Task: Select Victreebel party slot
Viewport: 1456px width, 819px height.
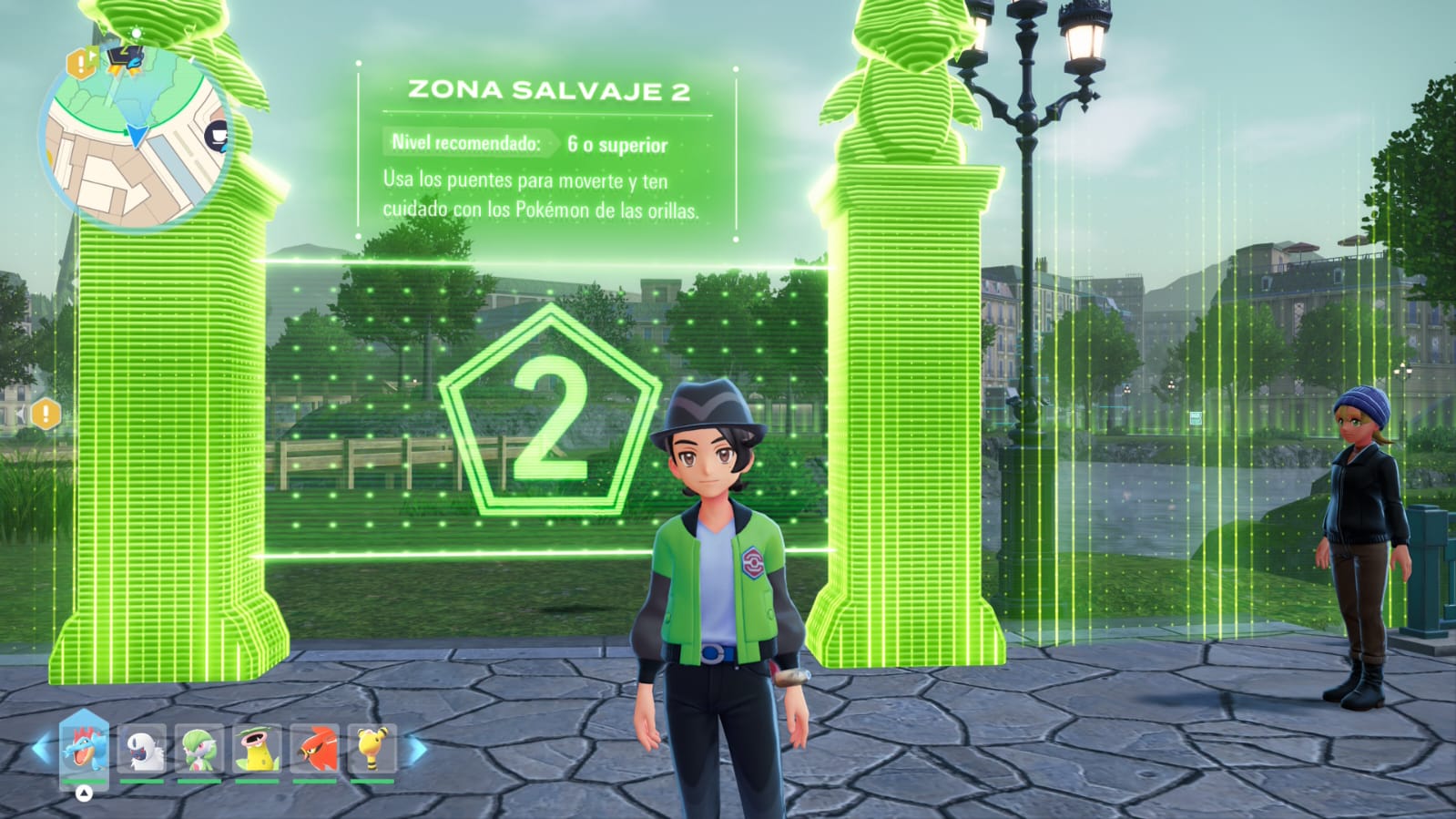Action: 257,749
